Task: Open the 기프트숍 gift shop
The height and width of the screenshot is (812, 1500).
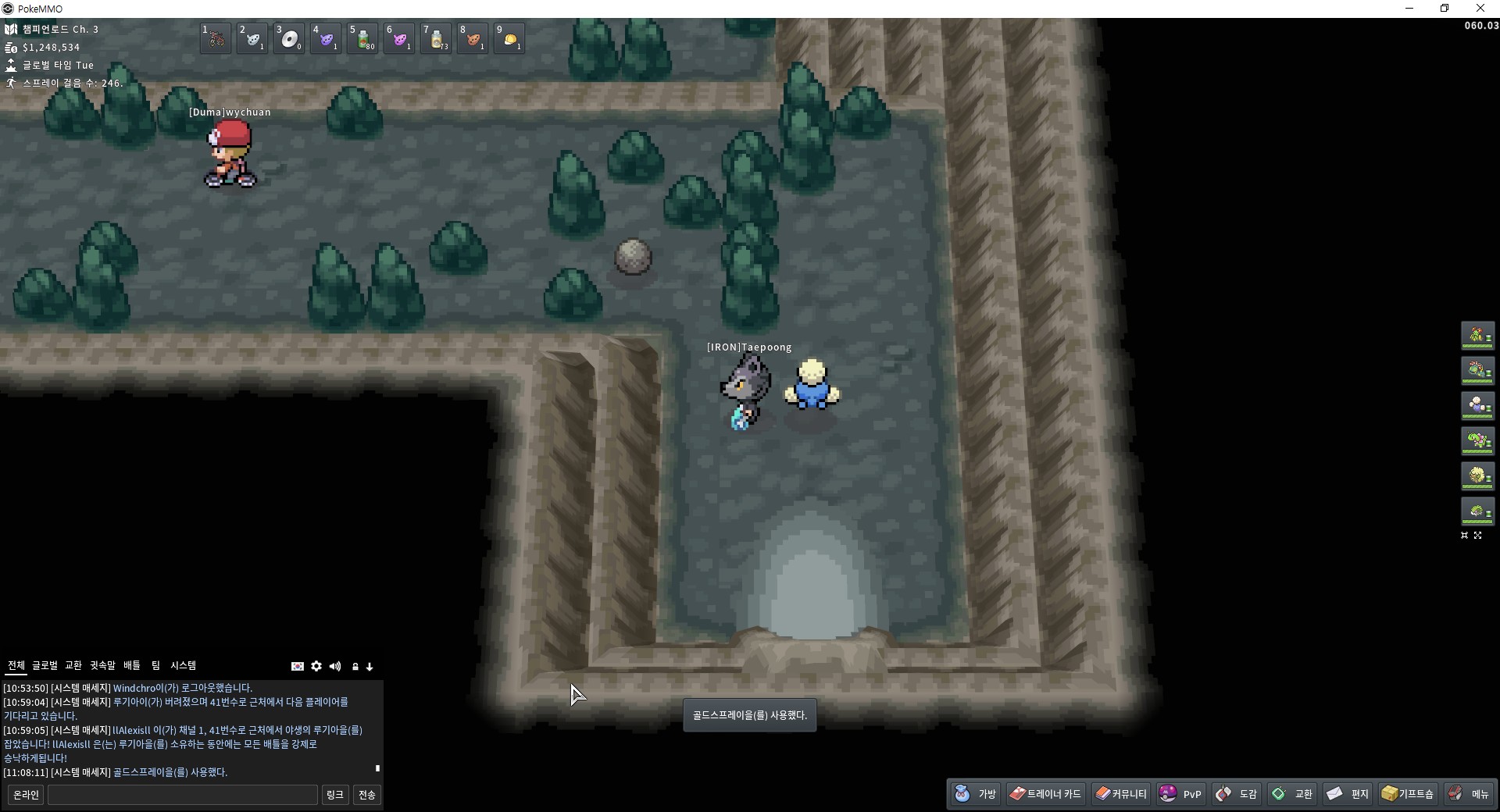Action: pos(1407,794)
